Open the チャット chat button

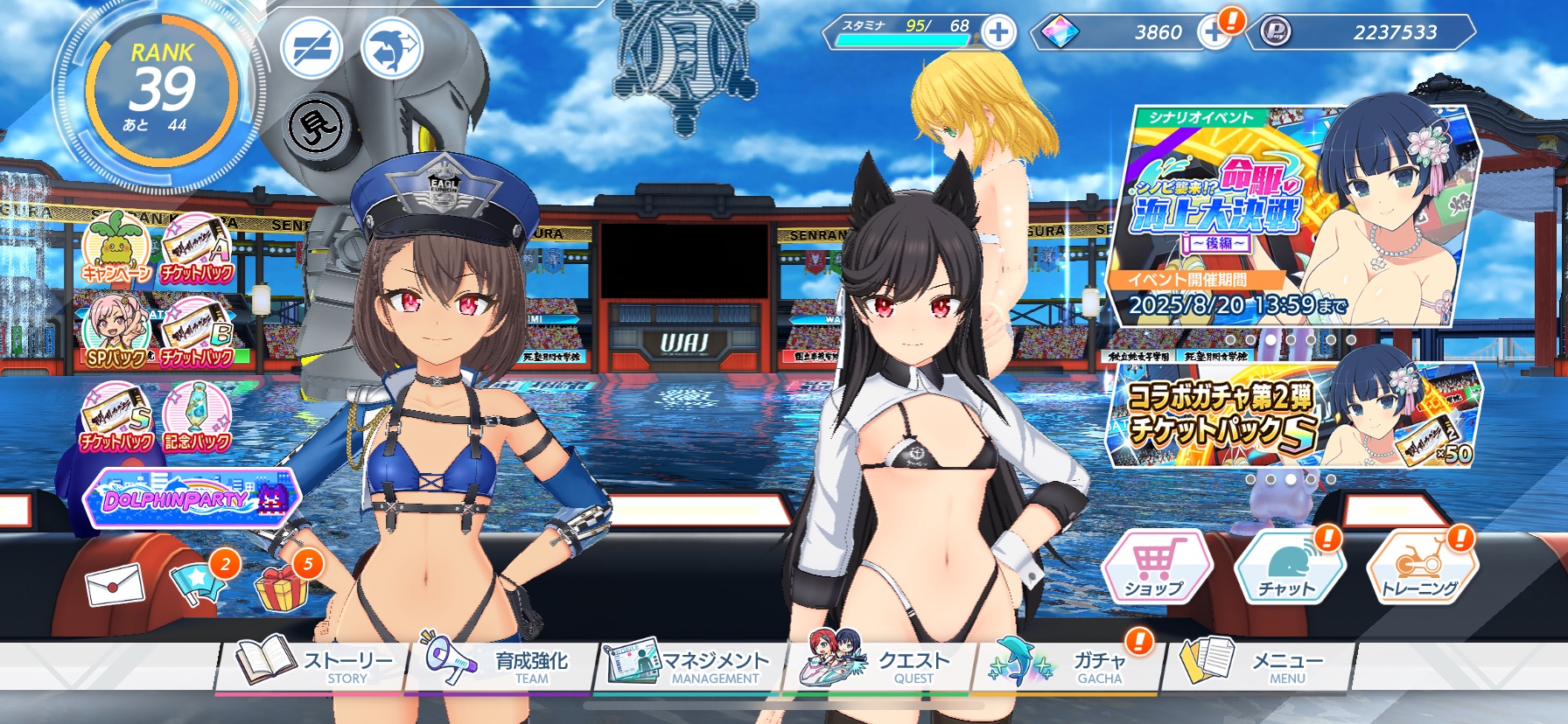1288,567
